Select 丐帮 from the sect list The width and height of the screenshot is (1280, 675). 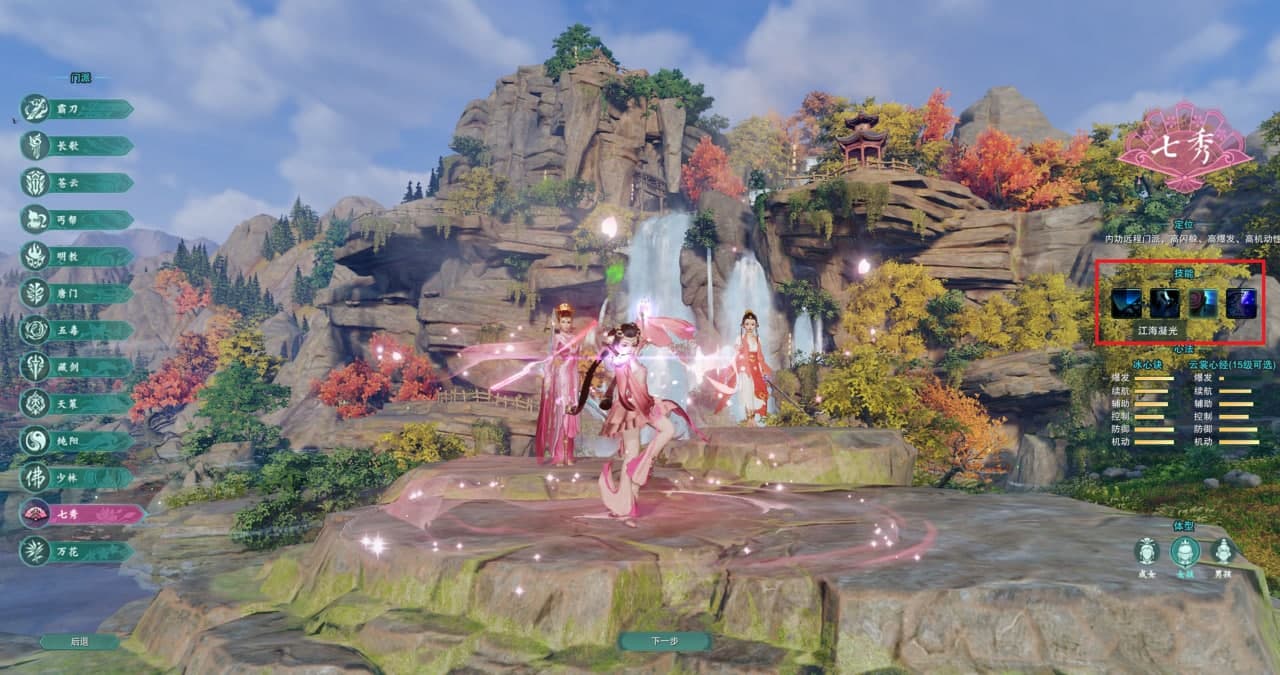[78, 220]
